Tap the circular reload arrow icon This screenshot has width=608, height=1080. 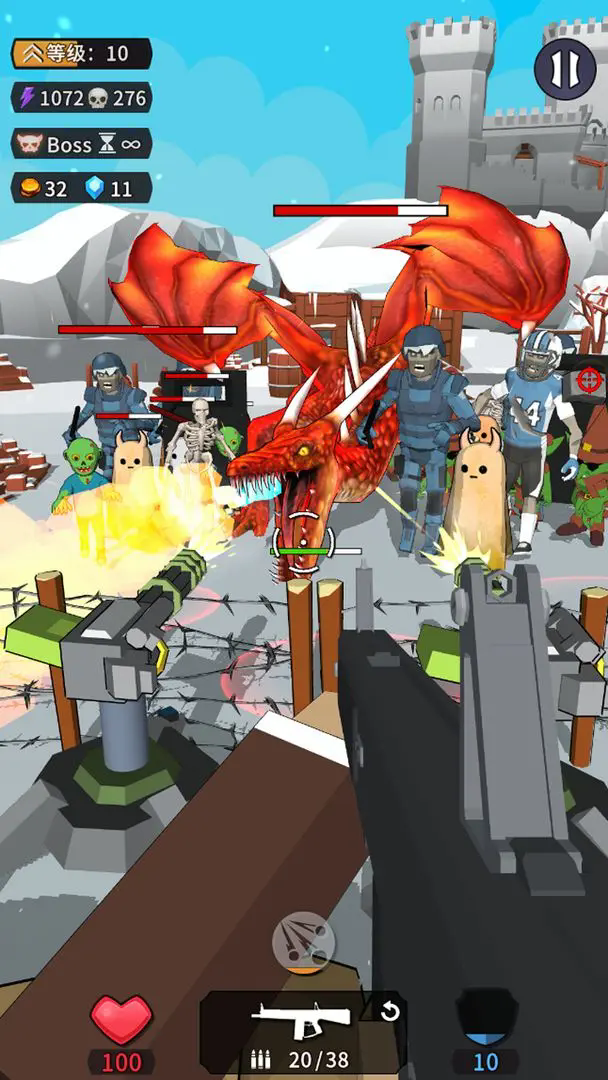(x=390, y=1012)
